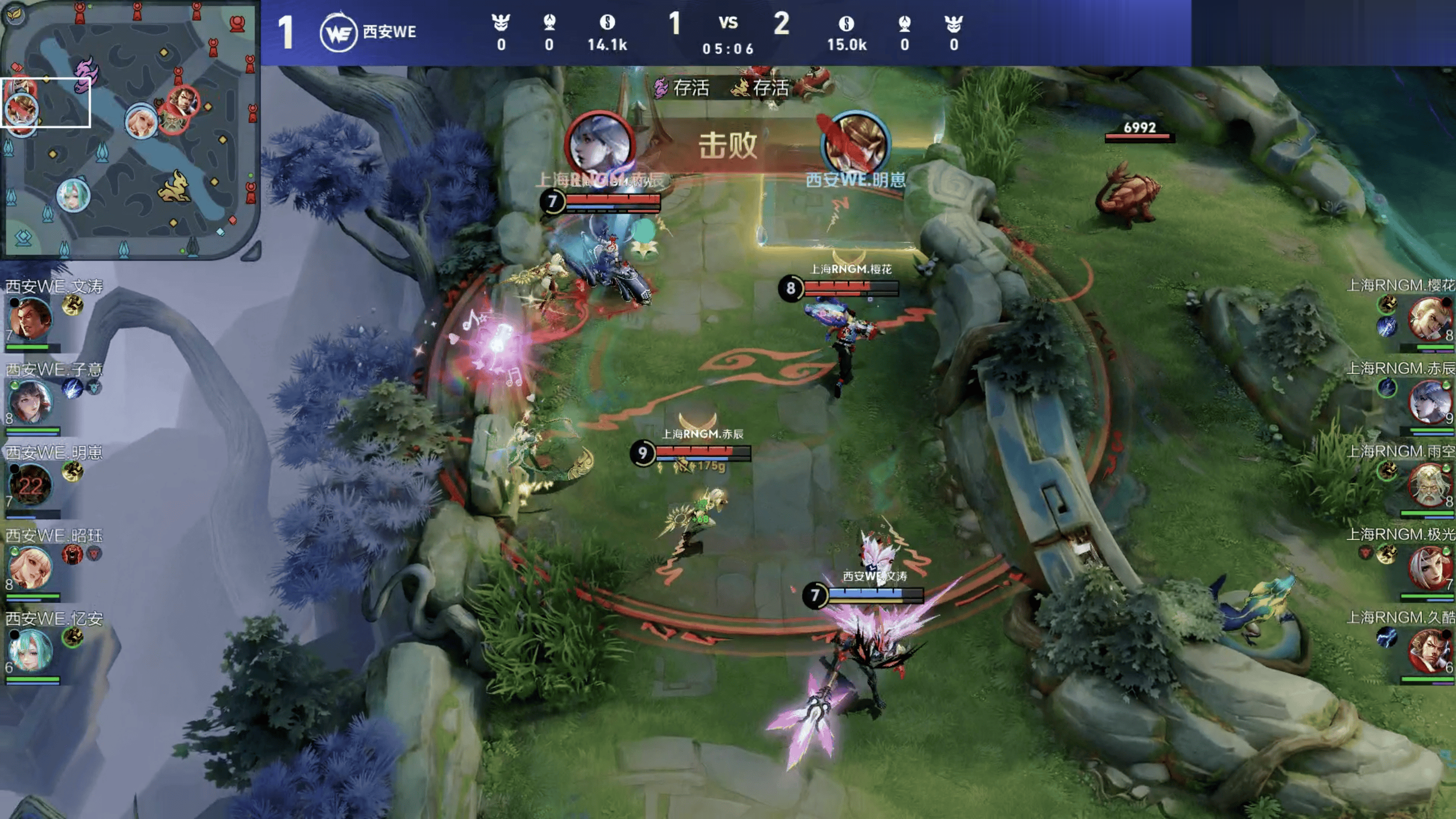
Task: Select 西安WE.子意 player portrait
Action: point(30,402)
